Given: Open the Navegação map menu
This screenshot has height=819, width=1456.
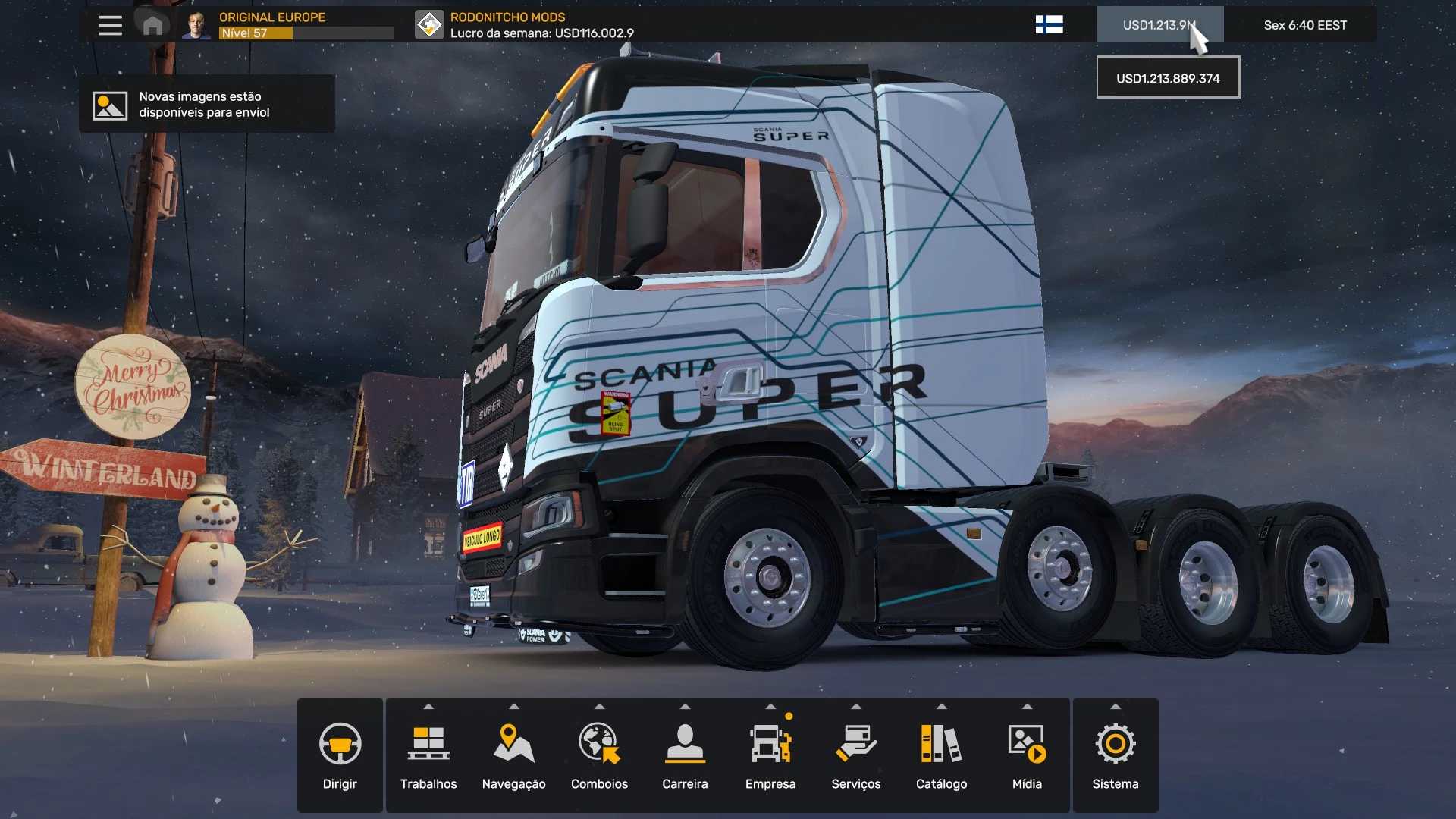Looking at the screenshot, I should tap(514, 755).
